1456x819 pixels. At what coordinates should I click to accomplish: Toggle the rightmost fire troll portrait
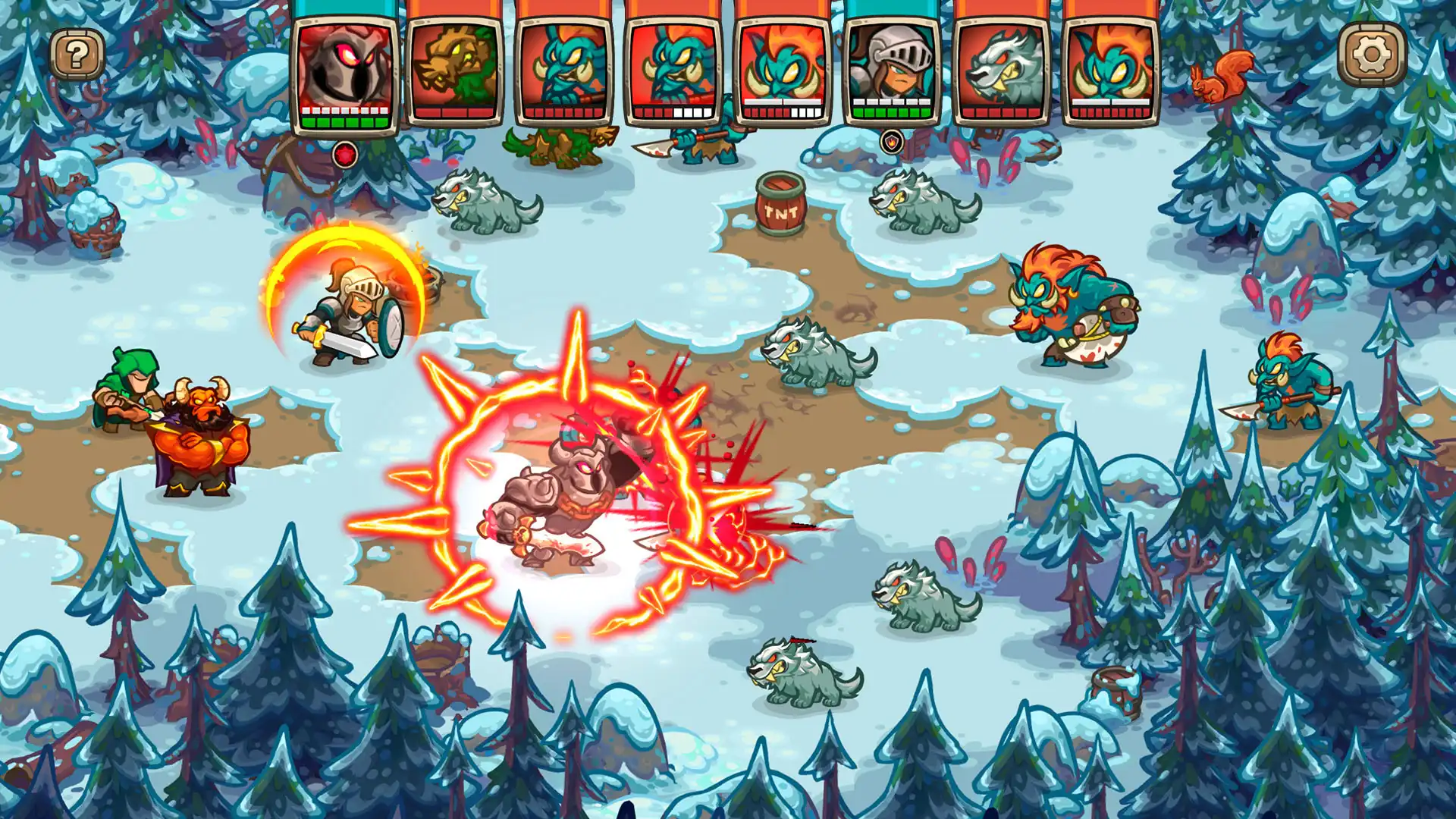[1111, 68]
